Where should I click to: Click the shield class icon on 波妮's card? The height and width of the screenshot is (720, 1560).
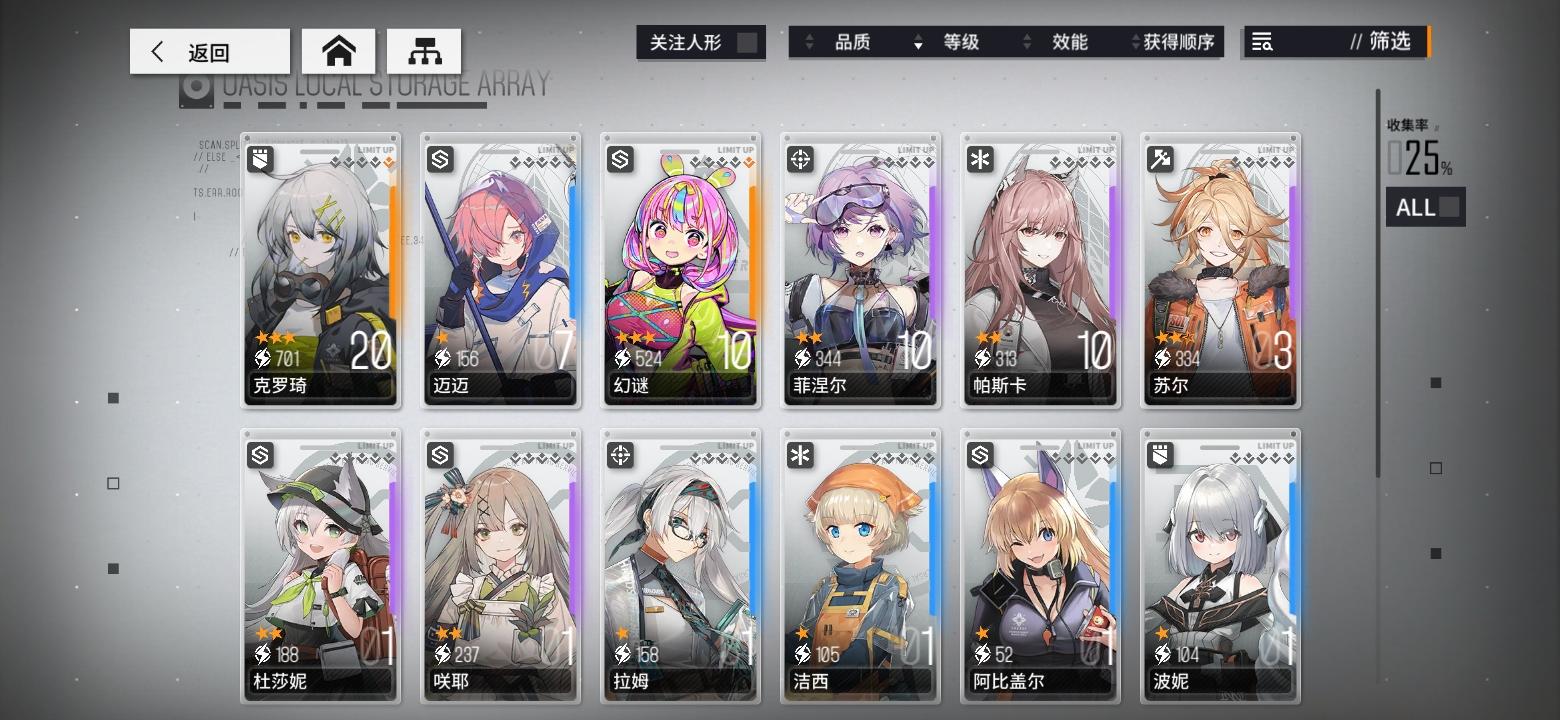click(x=1160, y=455)
